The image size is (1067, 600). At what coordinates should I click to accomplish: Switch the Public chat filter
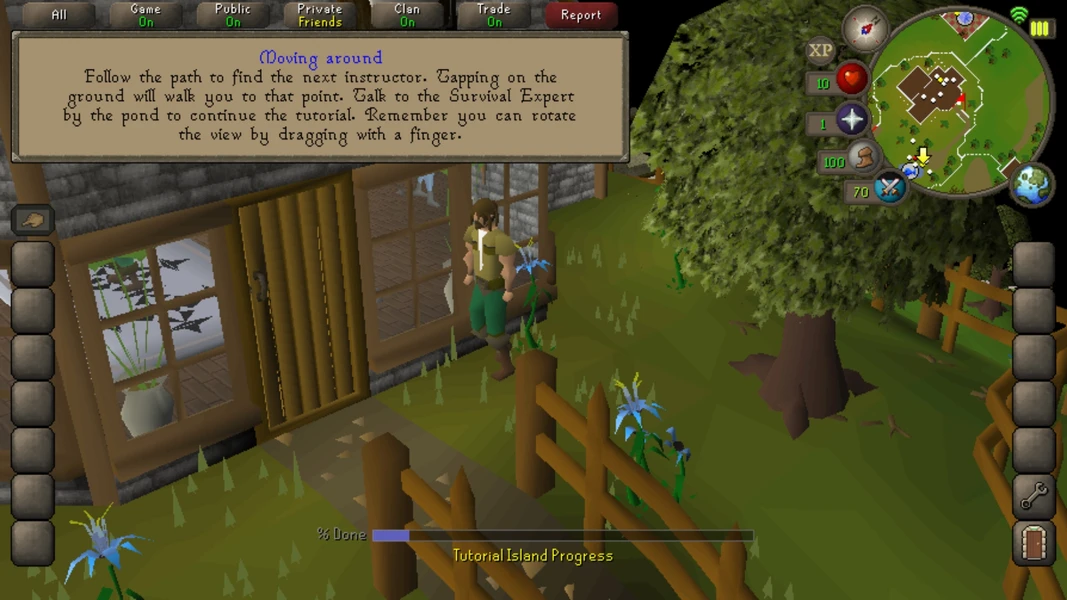point(233,15)
